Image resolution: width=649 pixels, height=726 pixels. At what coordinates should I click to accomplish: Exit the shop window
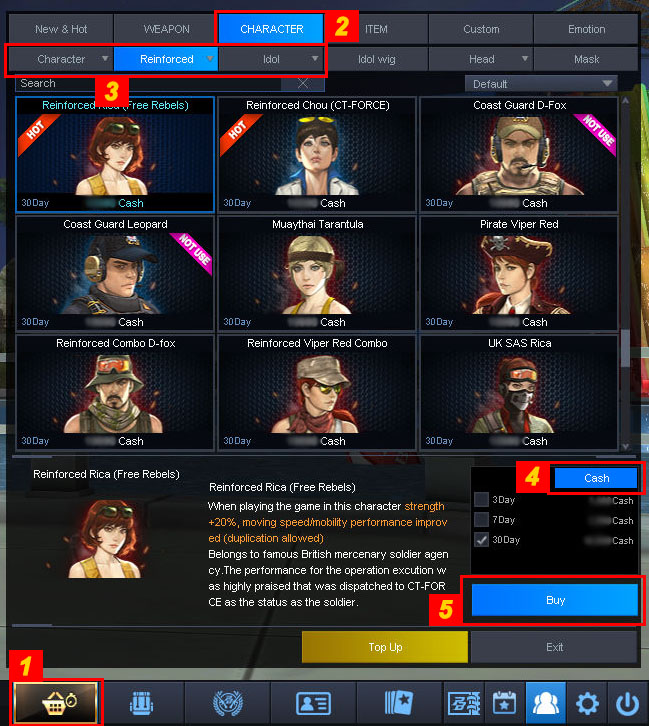[x=554, y=647]
